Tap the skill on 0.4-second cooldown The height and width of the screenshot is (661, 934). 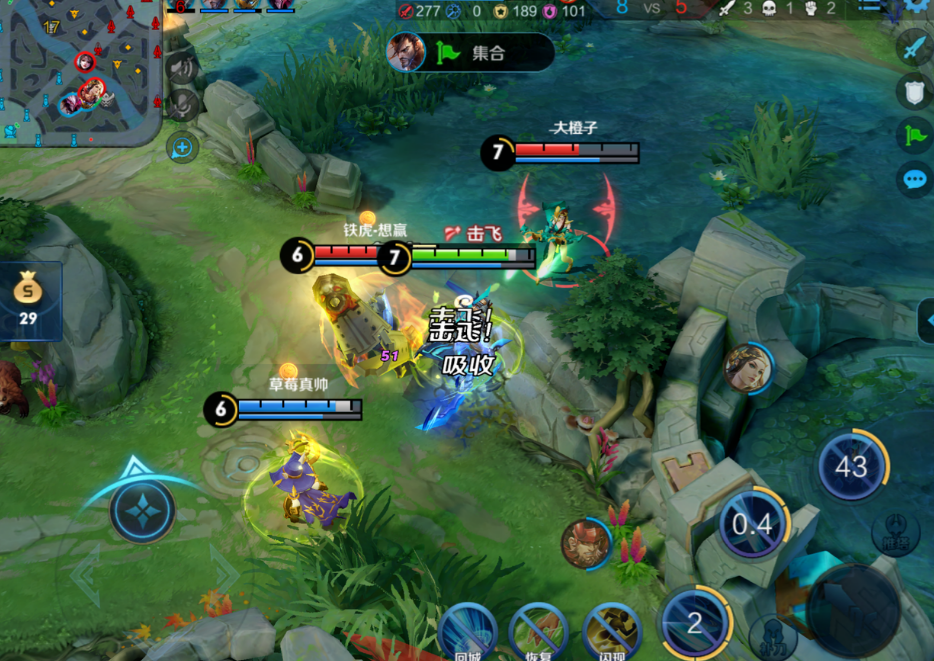753,523
